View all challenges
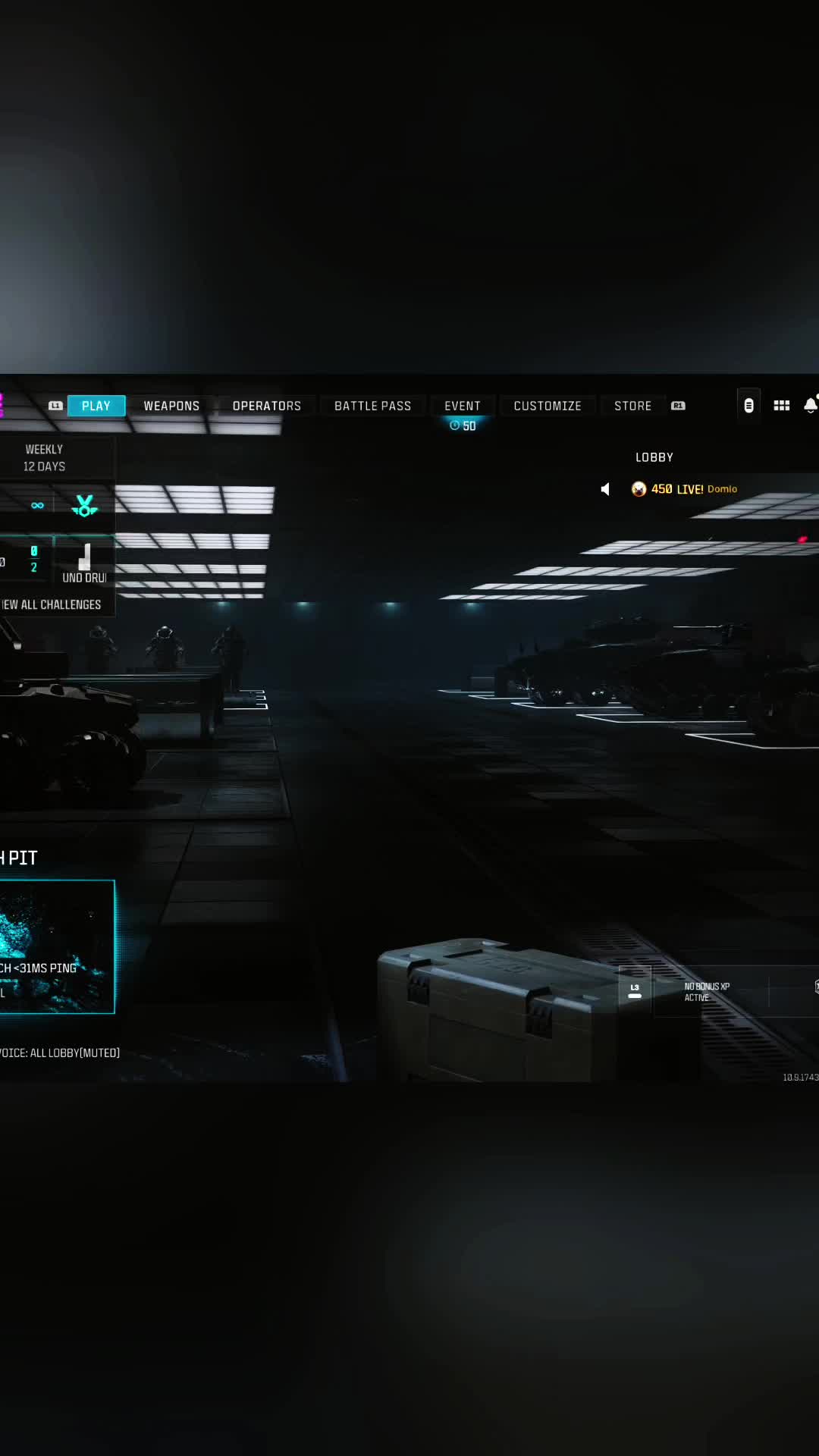Image resolution: width=819 pixels, height=1456 pixels. (x=52, y=604)
